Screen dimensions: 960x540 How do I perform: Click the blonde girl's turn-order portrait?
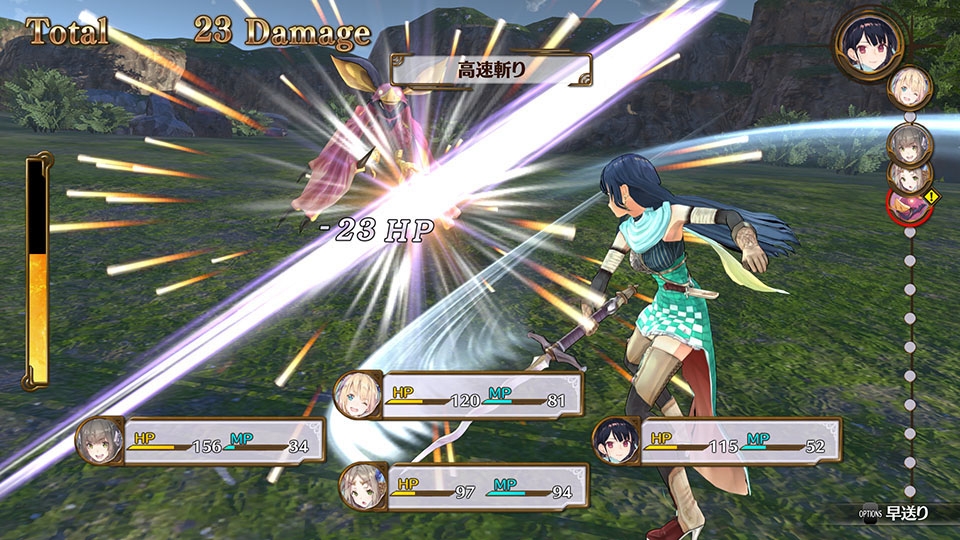coord(911,85)
